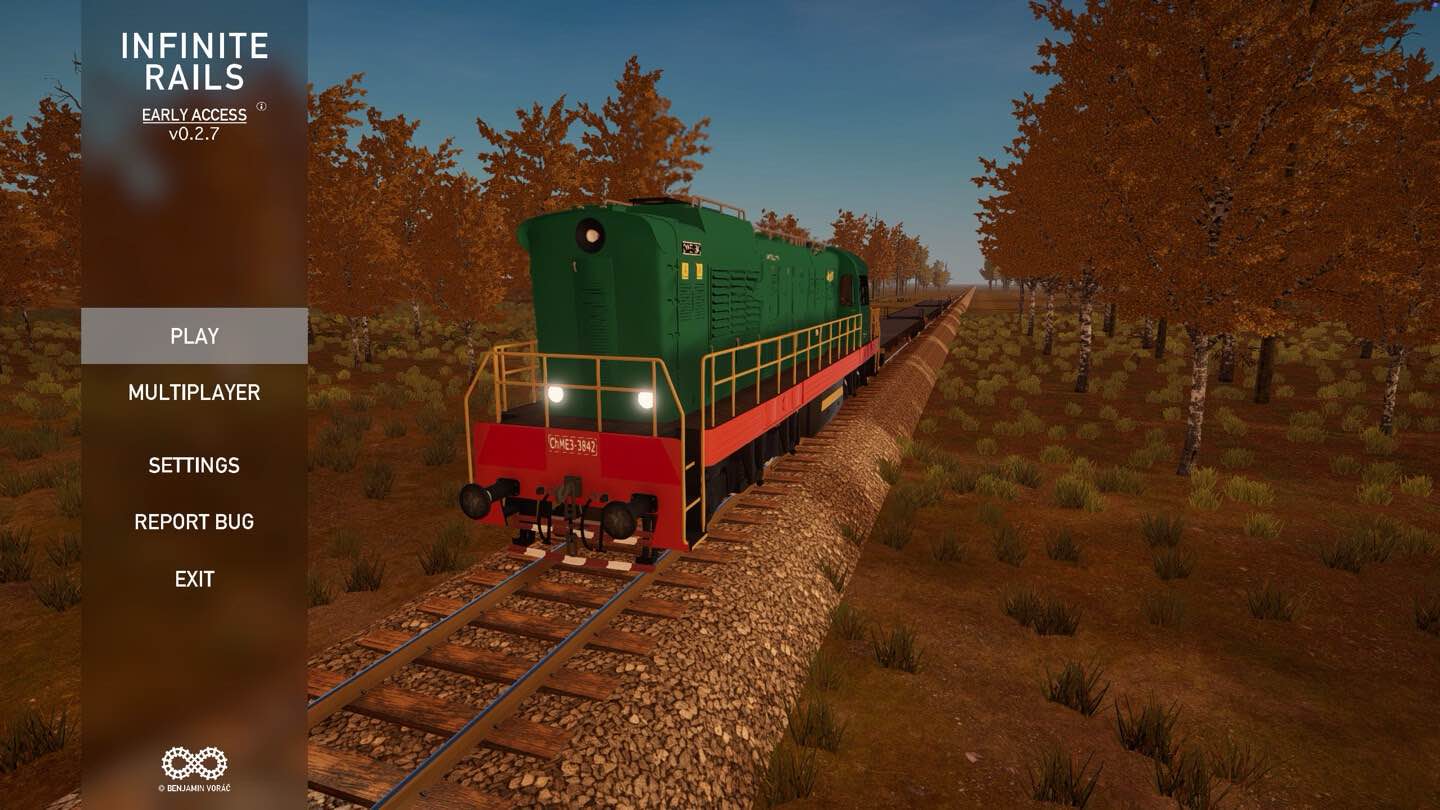Screen dimensions: 1440x810
Task: Select the REPORT BUG option
Action: click(194, 522)
